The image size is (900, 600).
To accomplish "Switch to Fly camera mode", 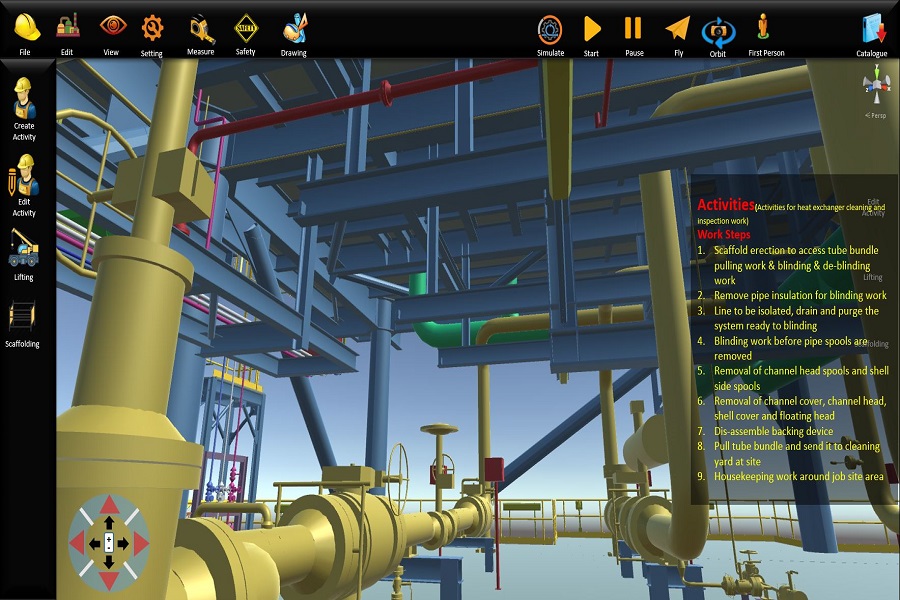I will [x=678, y=30].
